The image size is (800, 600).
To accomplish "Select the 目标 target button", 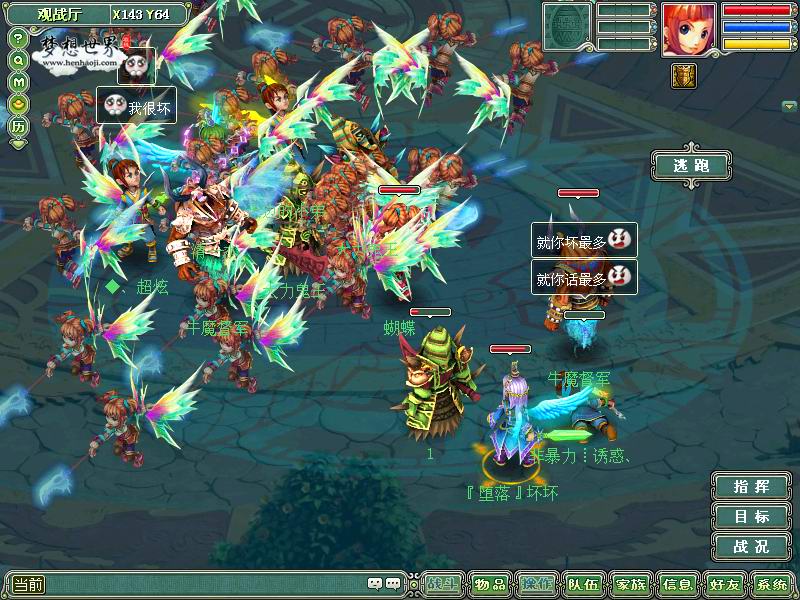I will tap(751, 517).
